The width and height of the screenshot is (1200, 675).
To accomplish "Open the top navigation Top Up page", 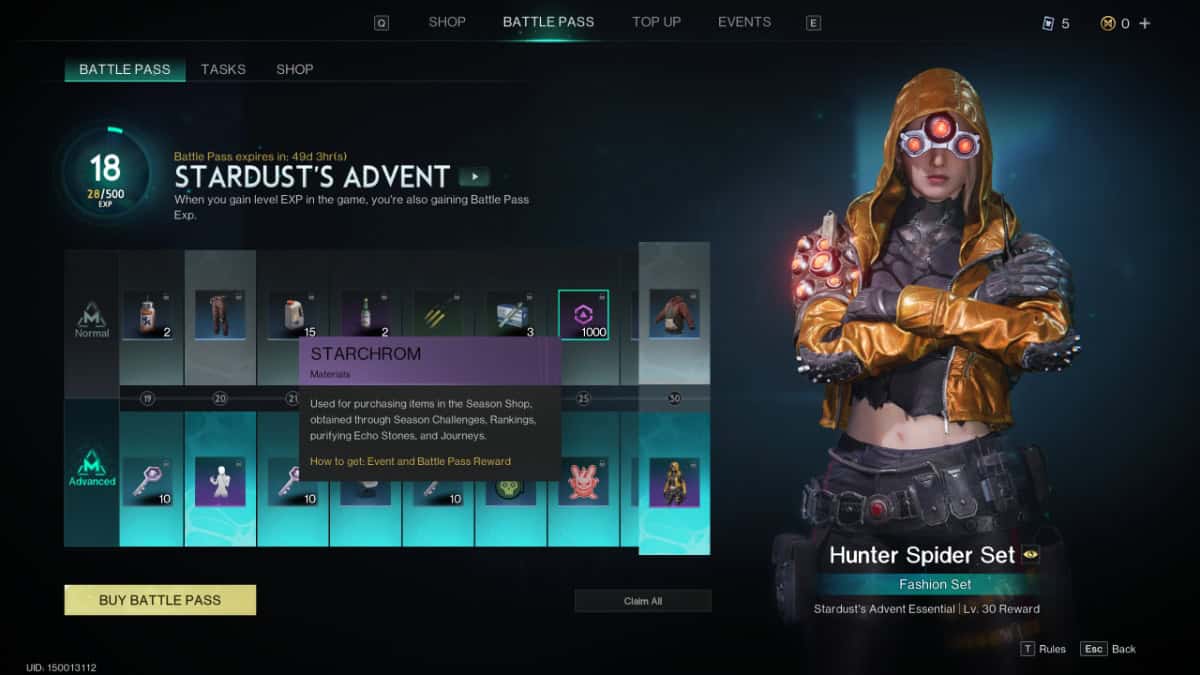I will [656, 22].
